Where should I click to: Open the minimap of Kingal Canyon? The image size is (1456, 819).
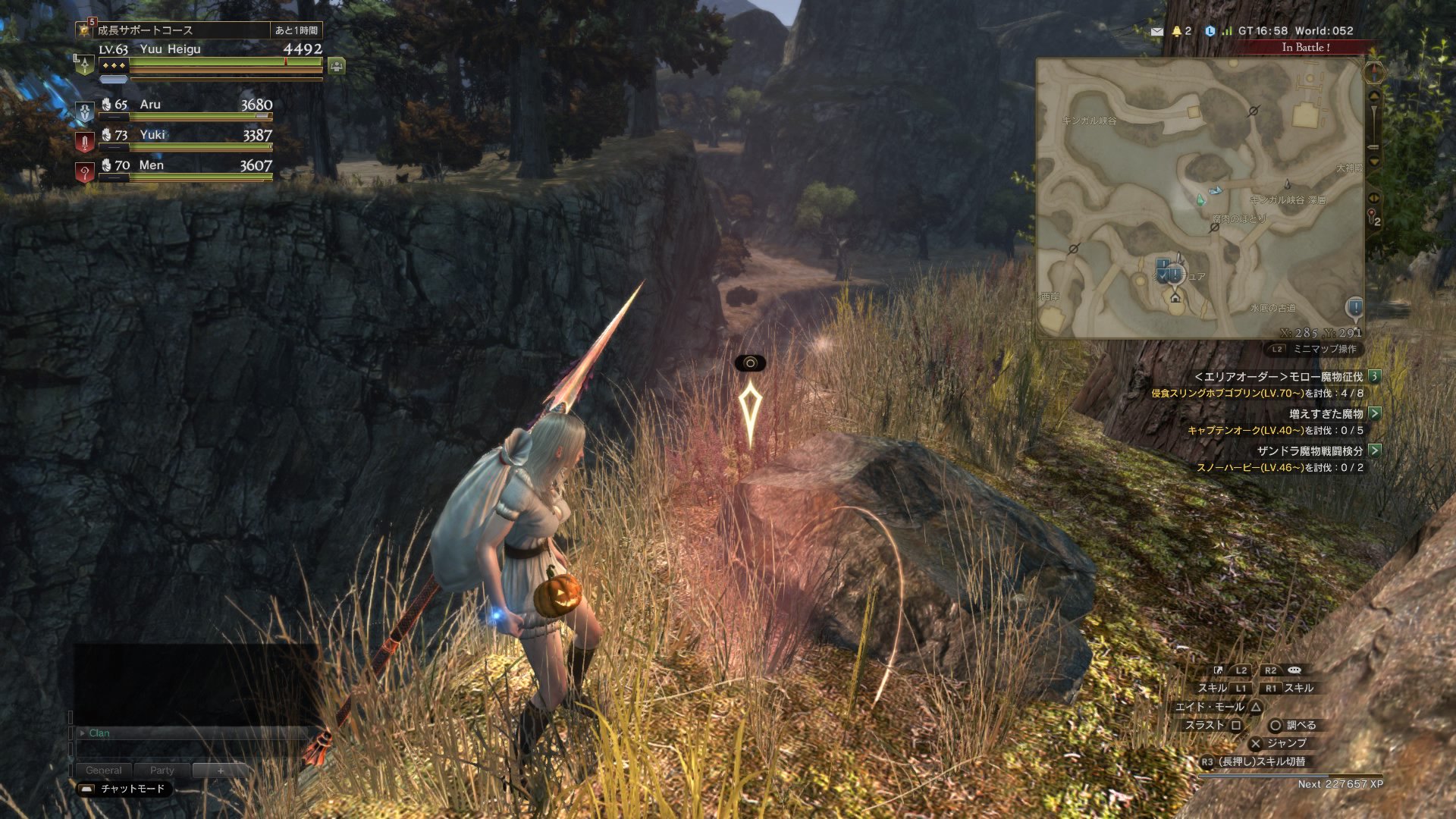(x=1198, y=197)
